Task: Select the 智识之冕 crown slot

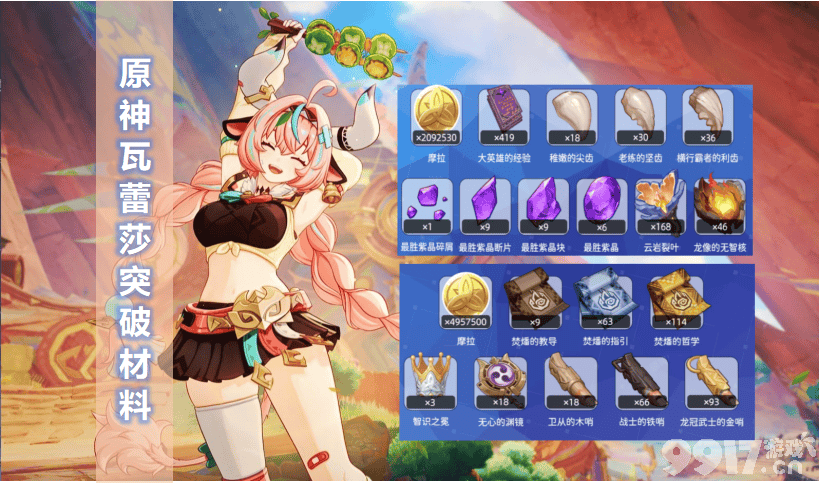Action: point(427,381)
